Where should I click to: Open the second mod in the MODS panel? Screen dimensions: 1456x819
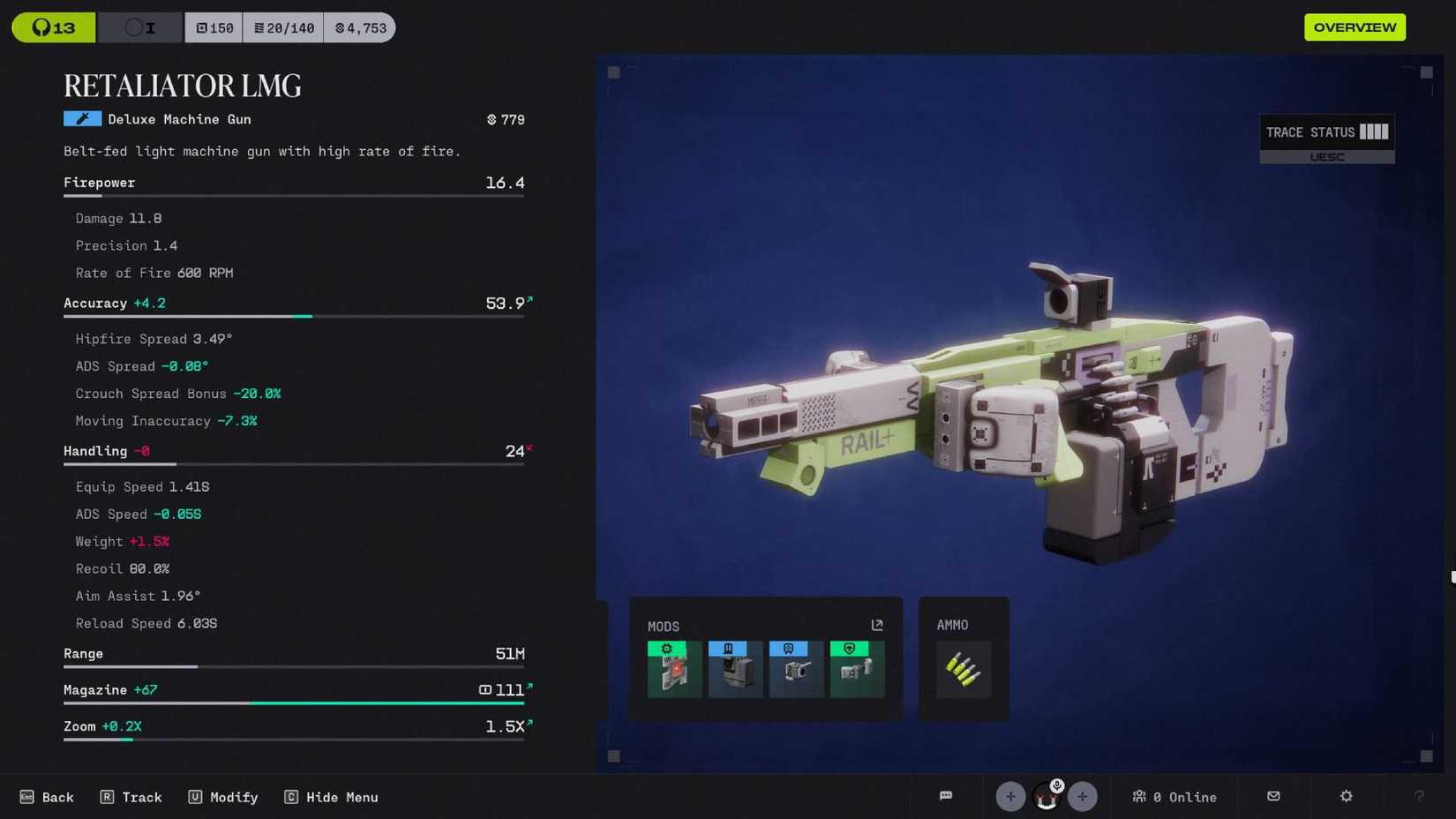click(x=735, y=669)
